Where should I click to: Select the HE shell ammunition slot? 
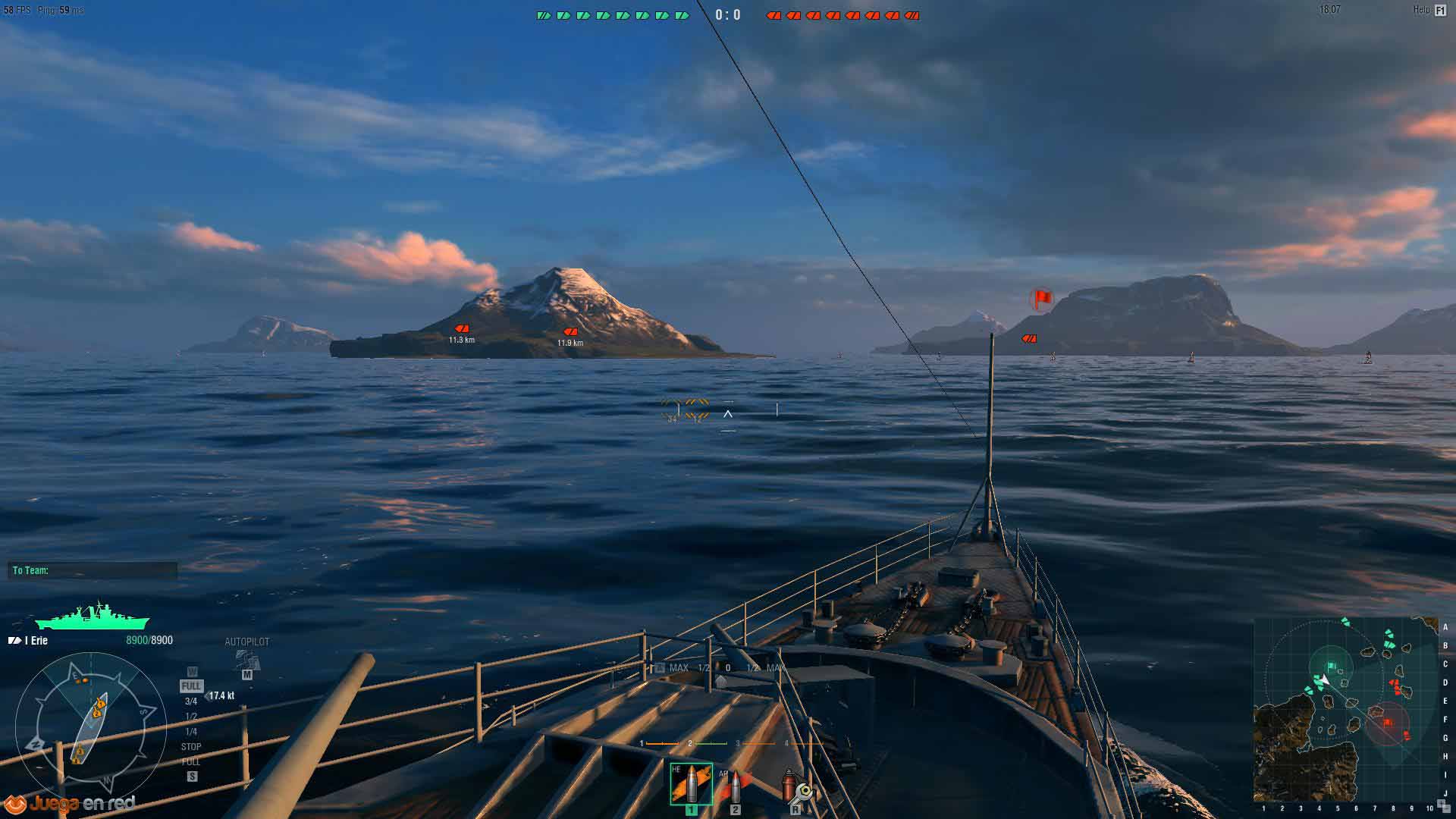[x=691, y=784]
